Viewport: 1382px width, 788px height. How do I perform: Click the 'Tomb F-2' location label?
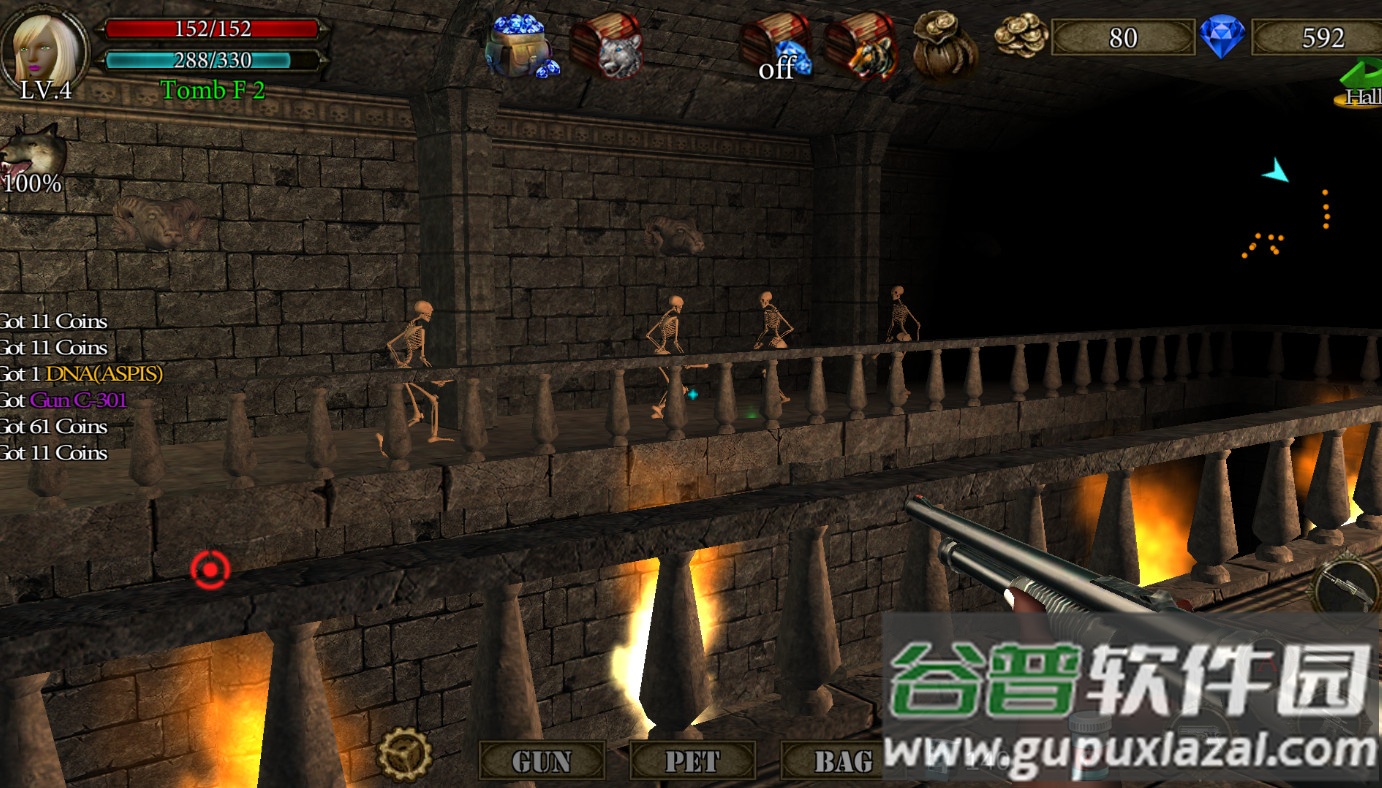coord(212,90)
